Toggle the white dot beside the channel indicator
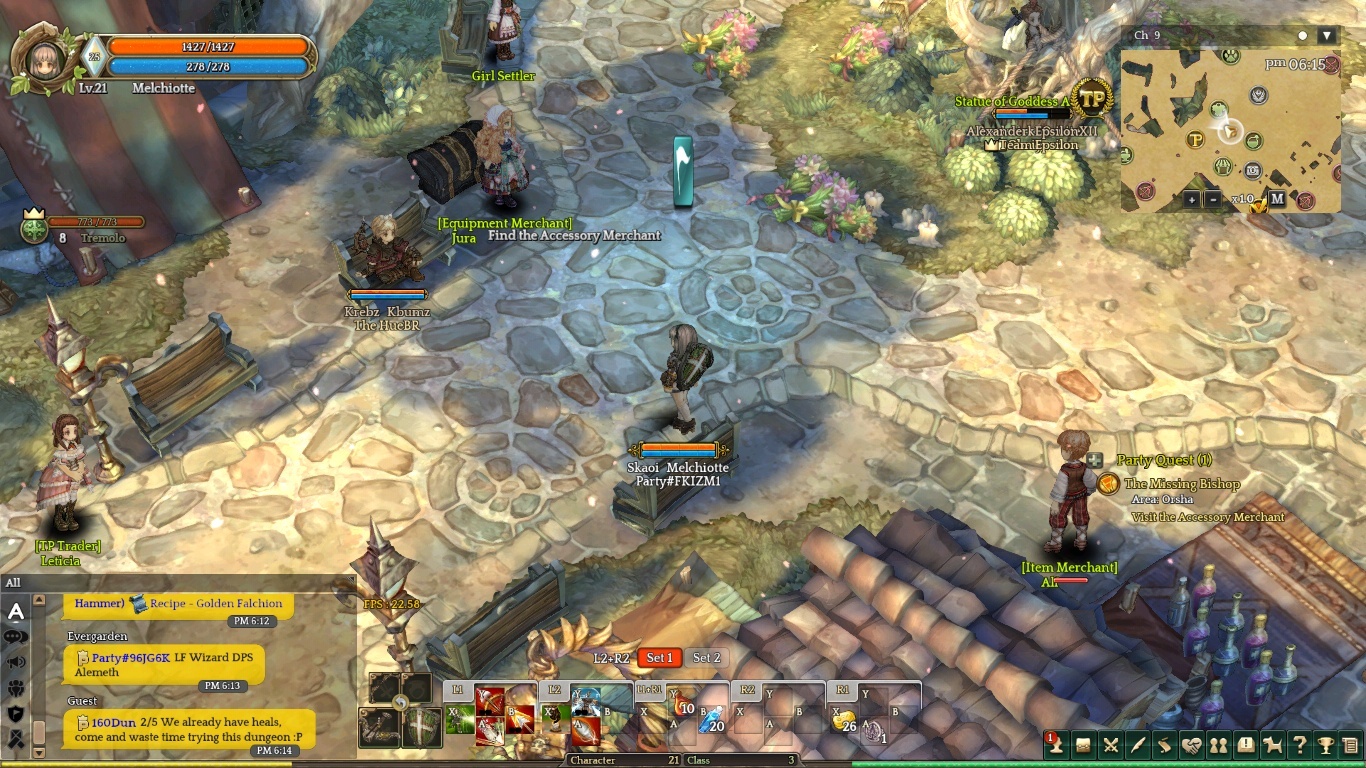 (1303, 35)
